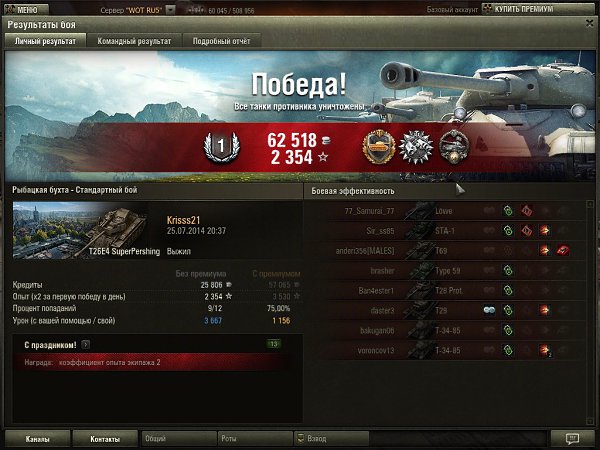Select the Sir_ss85 STA-1 row
The height and width of the screenshot is (450, 600).
coord(450,230)
